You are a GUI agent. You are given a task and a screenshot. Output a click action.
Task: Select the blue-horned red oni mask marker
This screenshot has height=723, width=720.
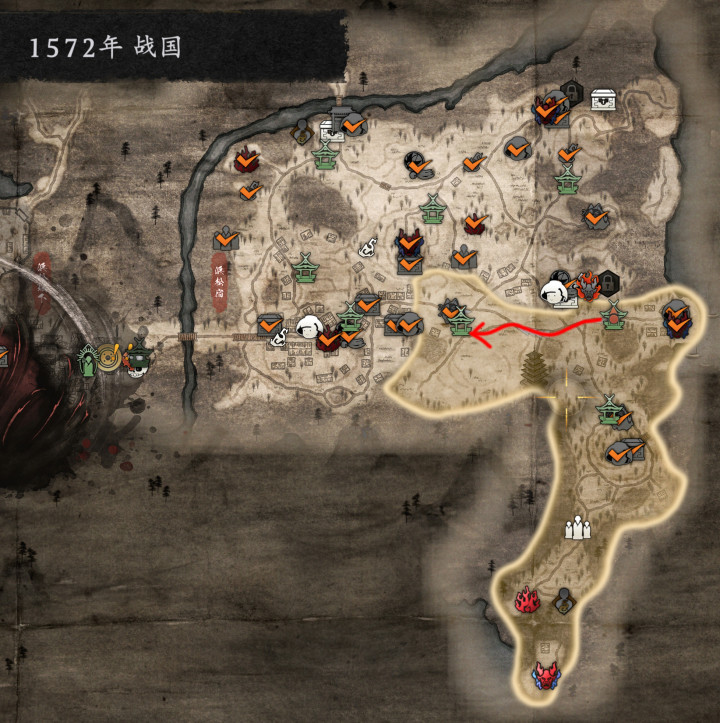pos(545,675)
